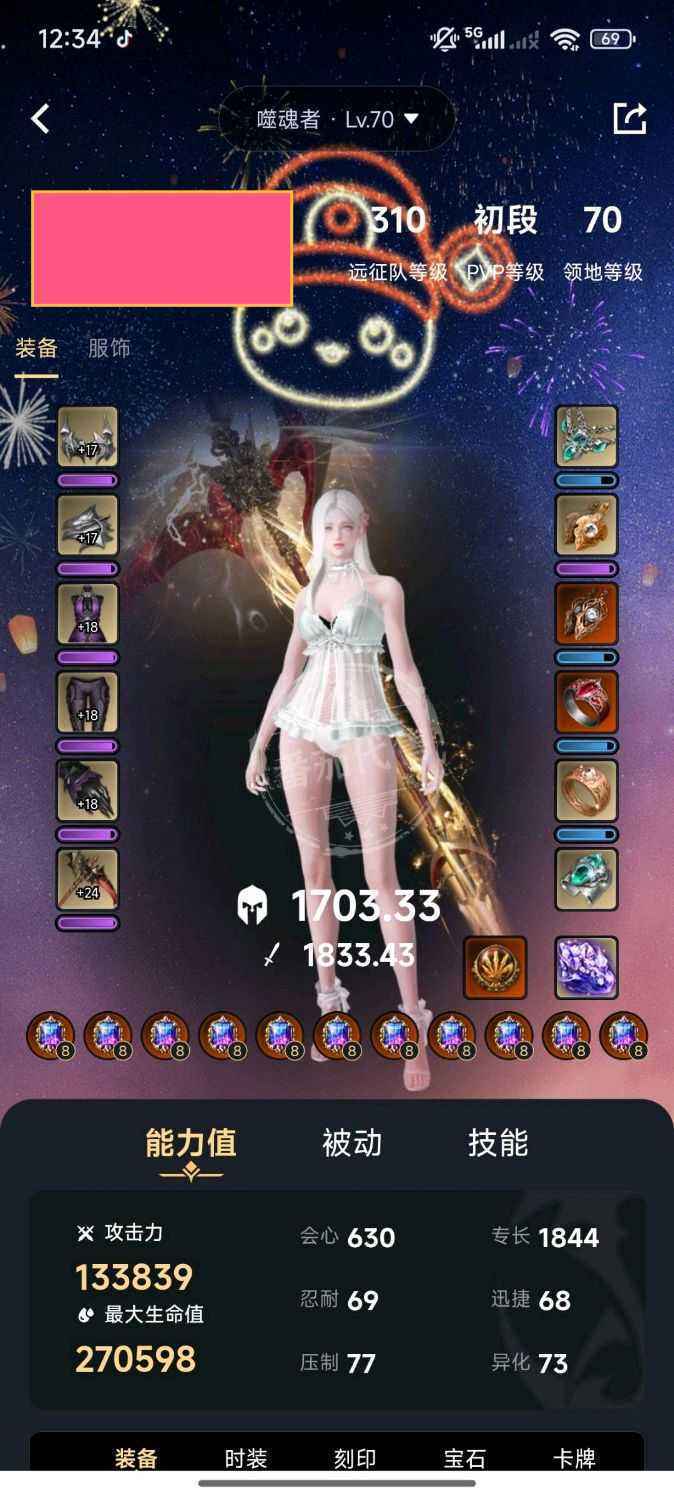Viewport: 674px width, 1500px height.
Task: Open the +18 gloves equipment slot
Action: 88,790
